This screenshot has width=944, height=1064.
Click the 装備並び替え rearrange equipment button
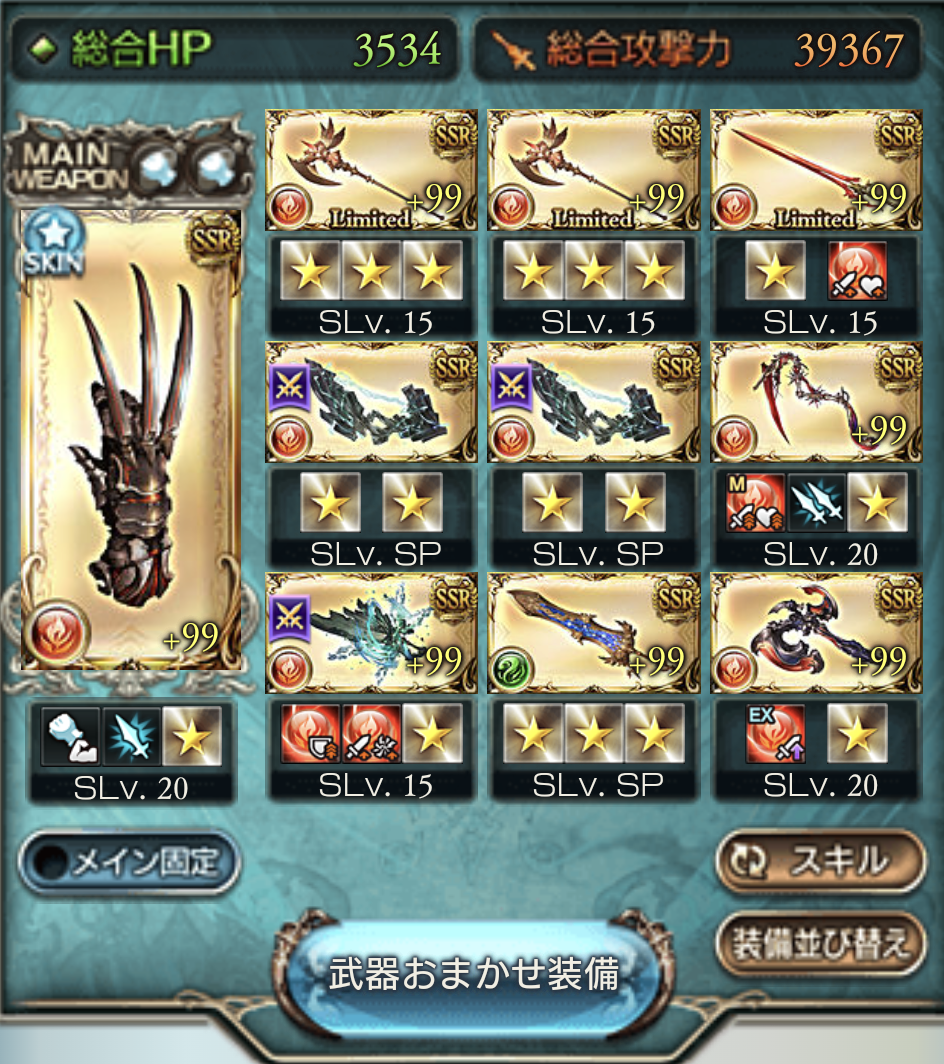click(821, 944)
